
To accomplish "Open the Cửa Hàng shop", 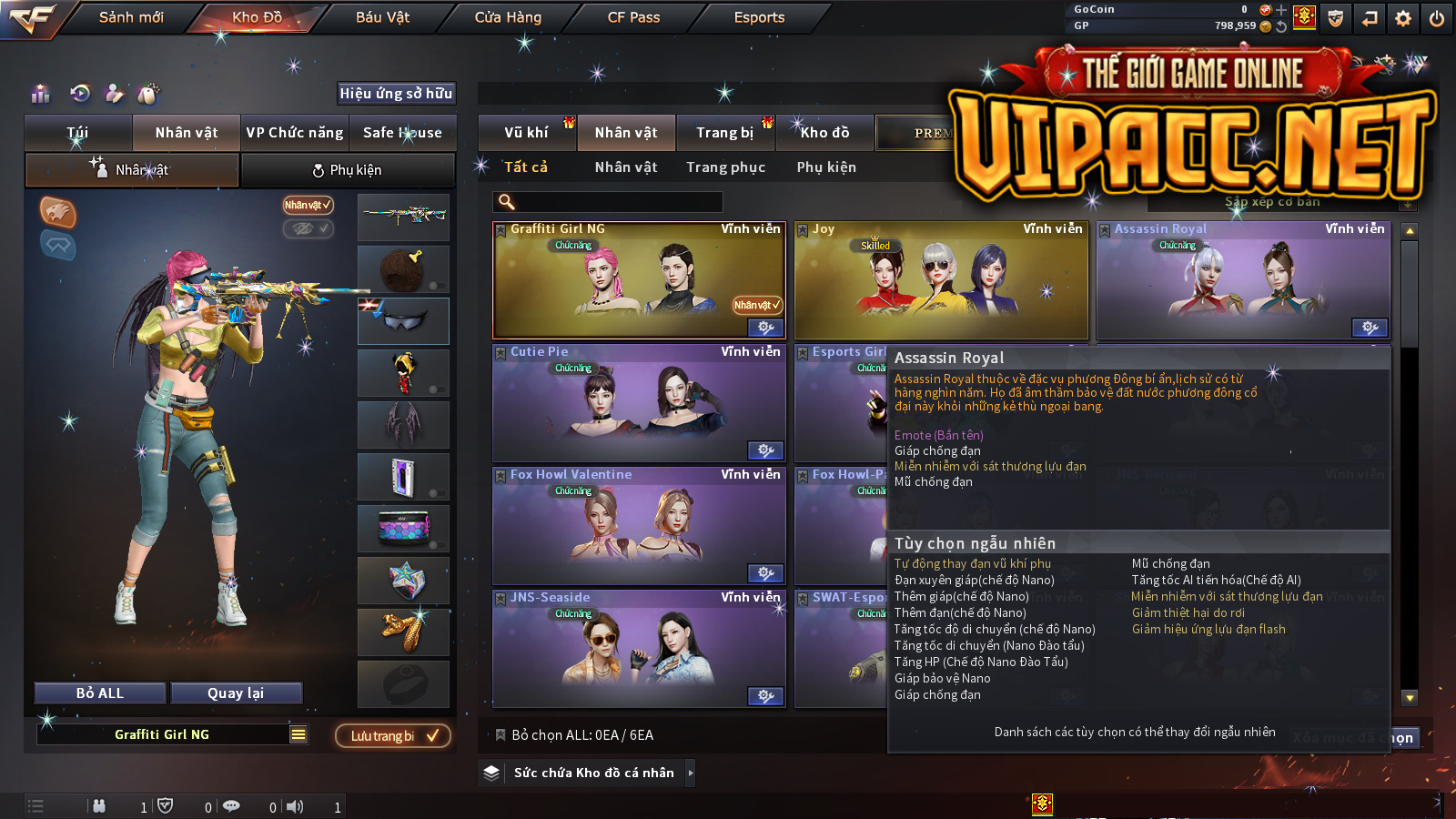I will click(508, 17).
